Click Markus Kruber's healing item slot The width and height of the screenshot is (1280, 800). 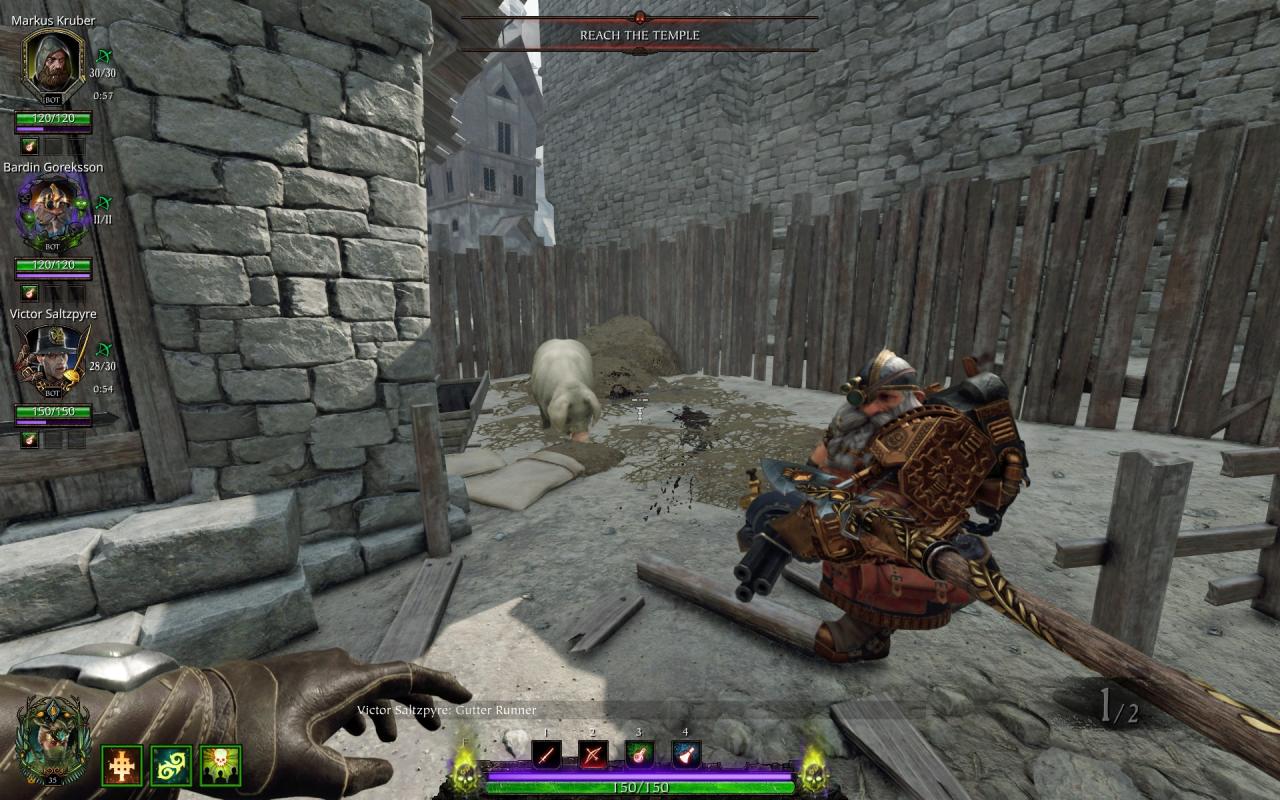(x=28, y=146)
